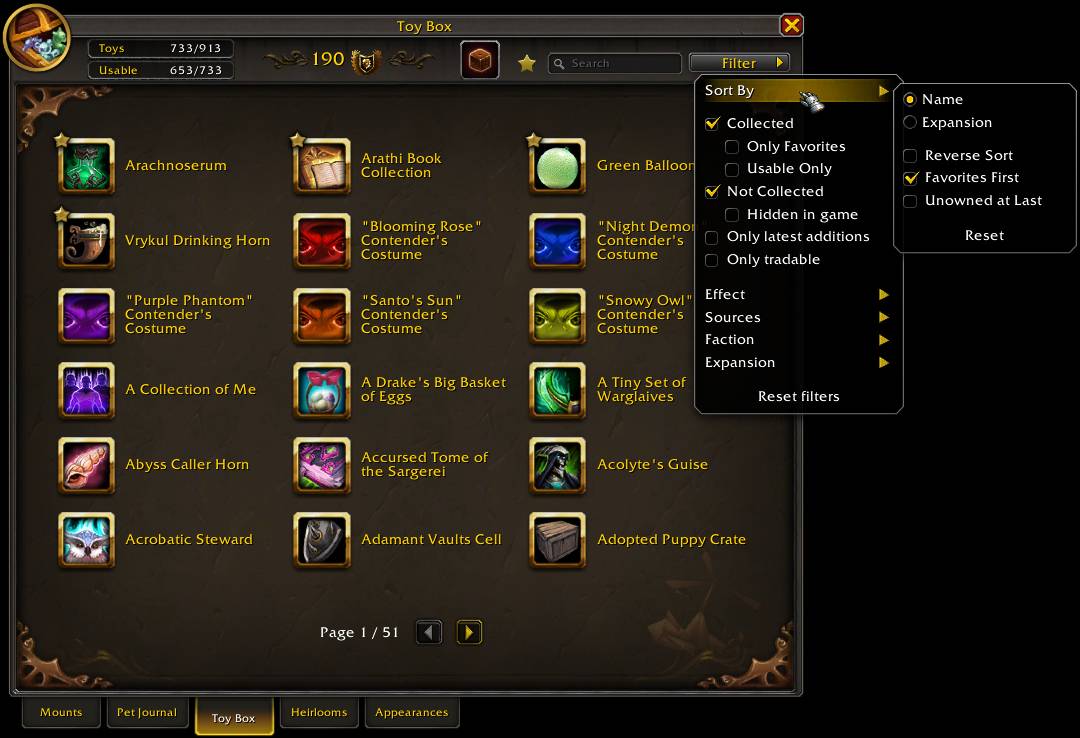1080x738 pixels.
Task: Show the Heirlooms tab
Action: pos(319,712)
